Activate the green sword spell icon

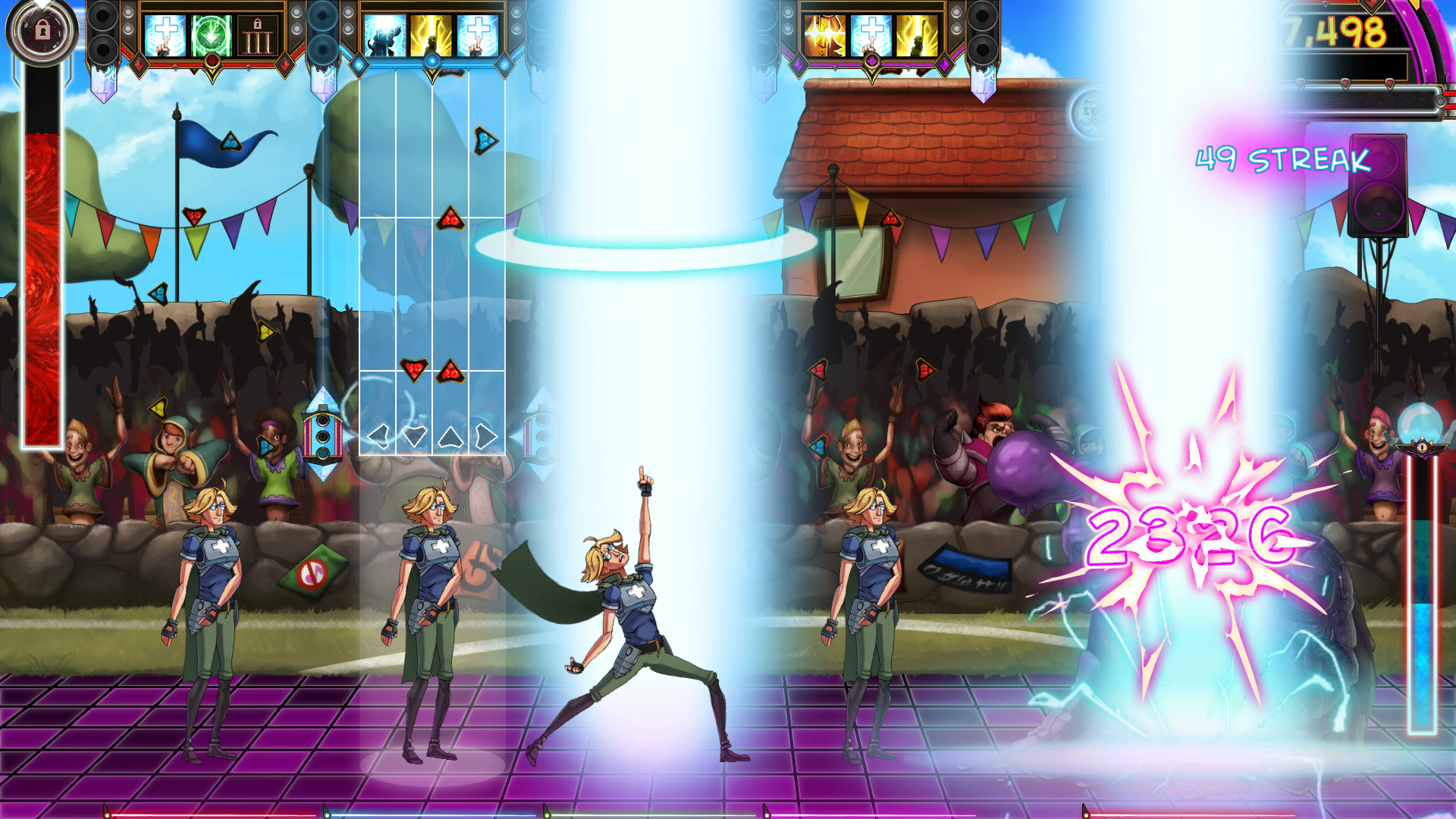tap(211, 34)
